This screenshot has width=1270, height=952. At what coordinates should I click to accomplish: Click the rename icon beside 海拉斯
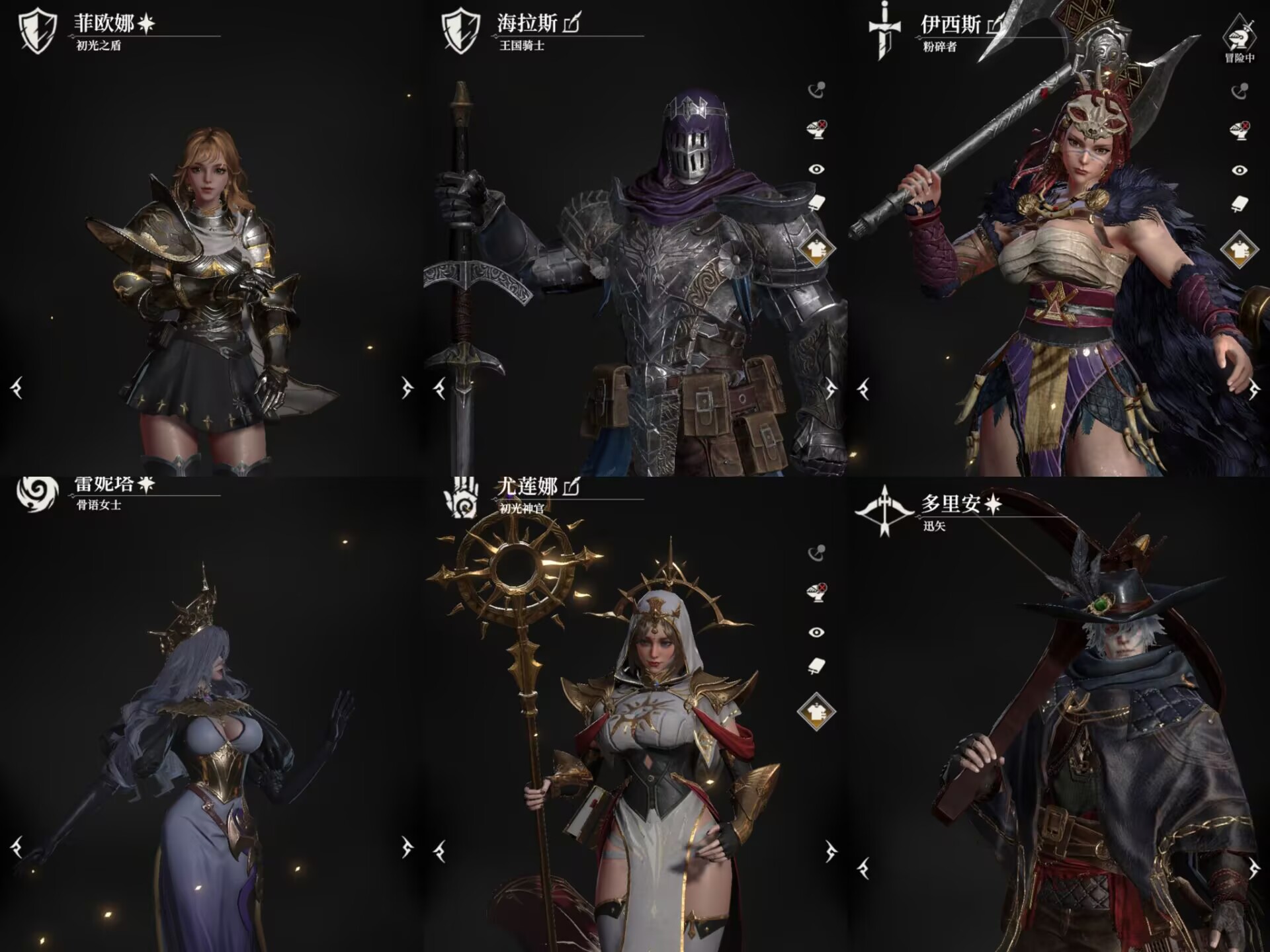[571, 24]
